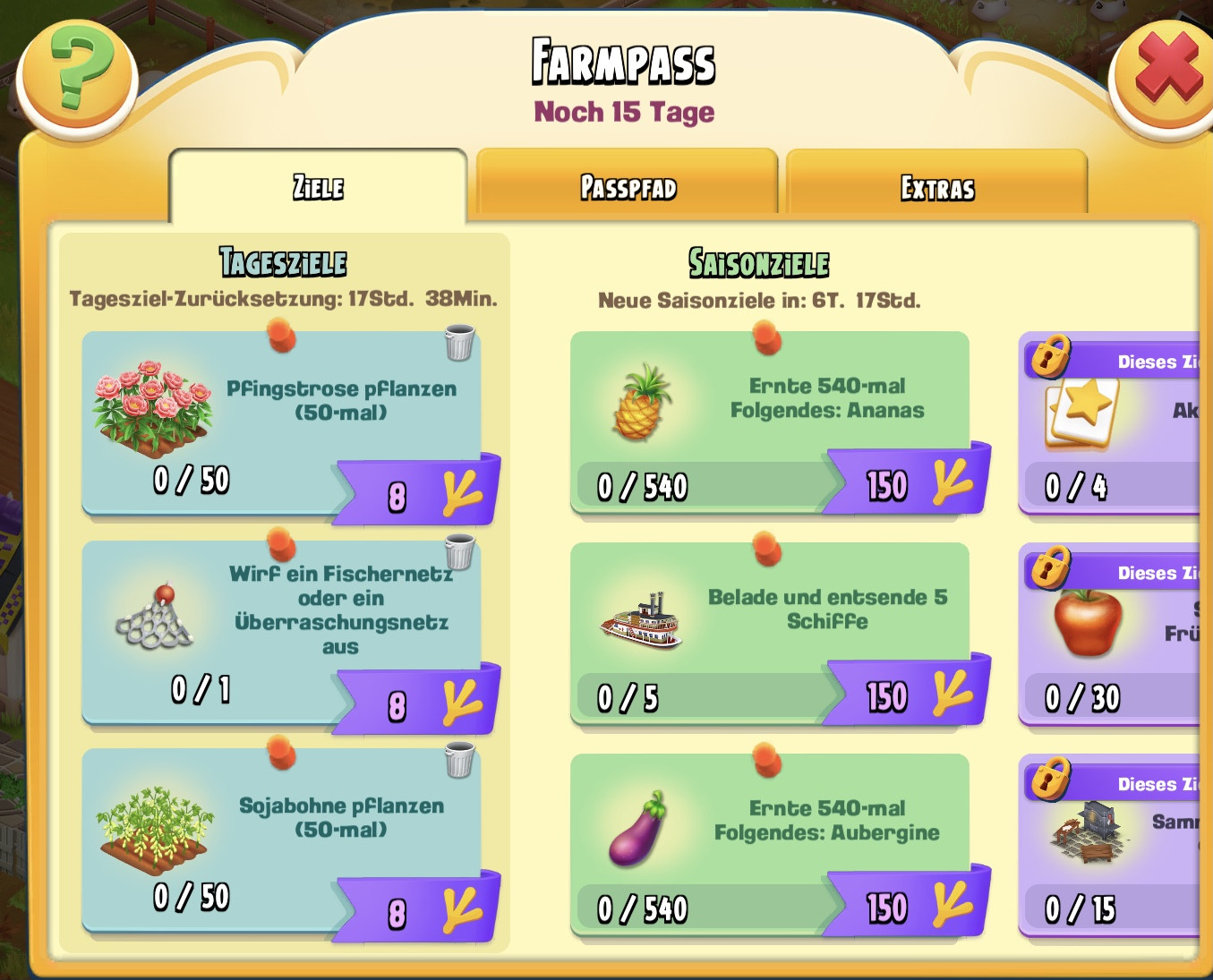Discard the Pfingstrose pflanzen daily goal
Viewport: 1213px width, 980px height.
point(459,343)
